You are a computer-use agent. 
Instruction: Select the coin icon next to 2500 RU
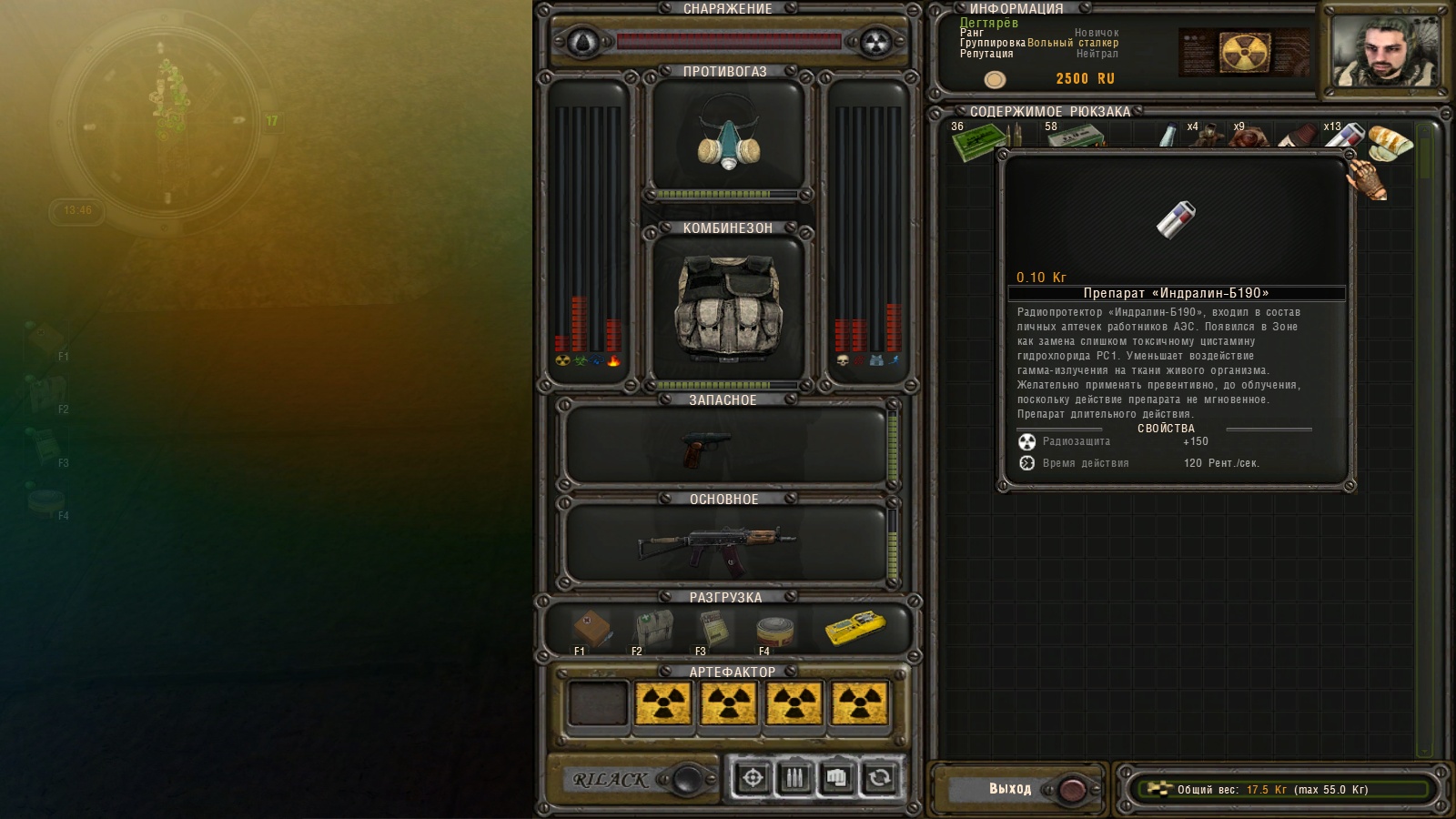click(x=994, y=79)
